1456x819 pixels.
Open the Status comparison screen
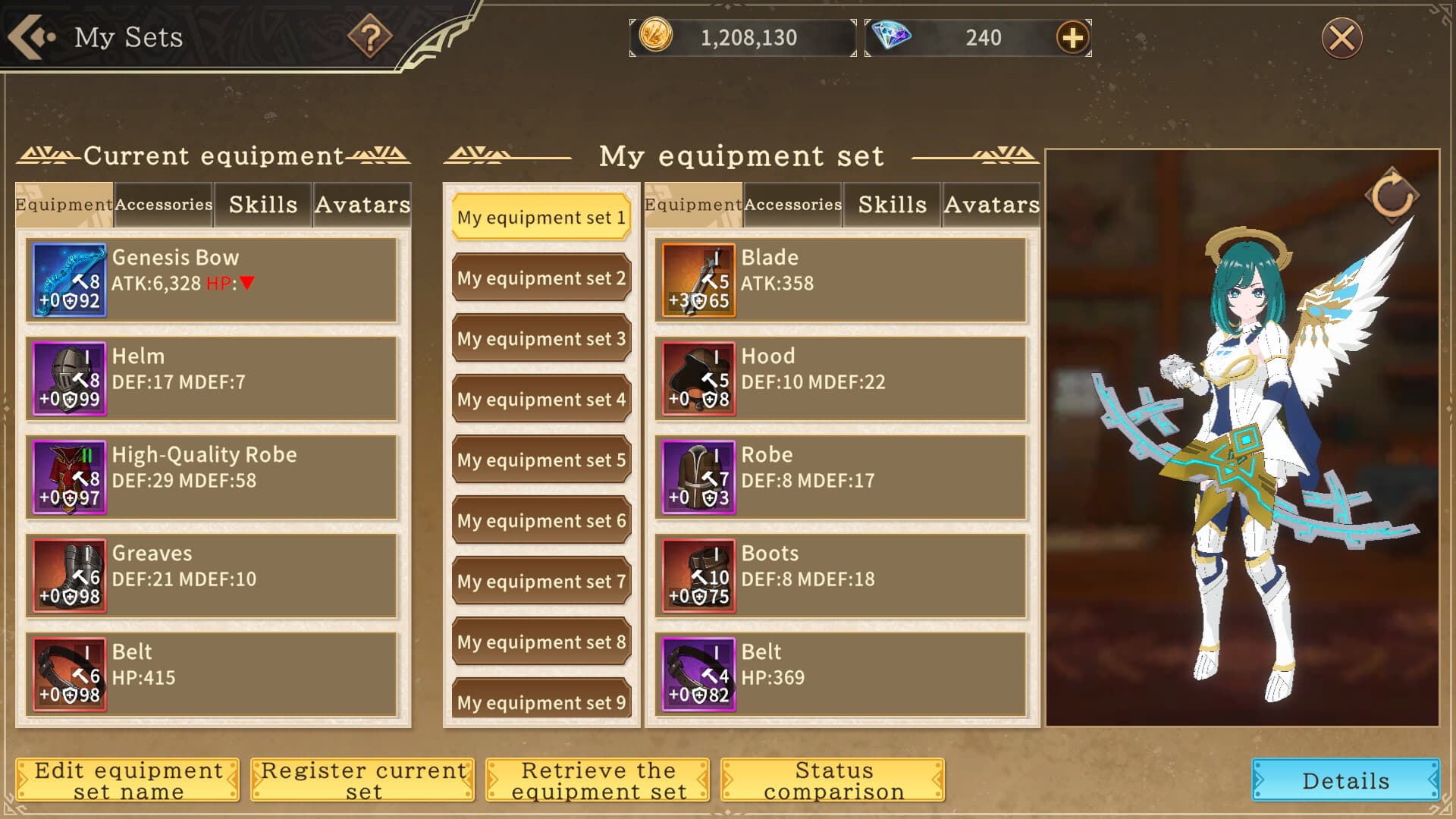tap(832, 780)
